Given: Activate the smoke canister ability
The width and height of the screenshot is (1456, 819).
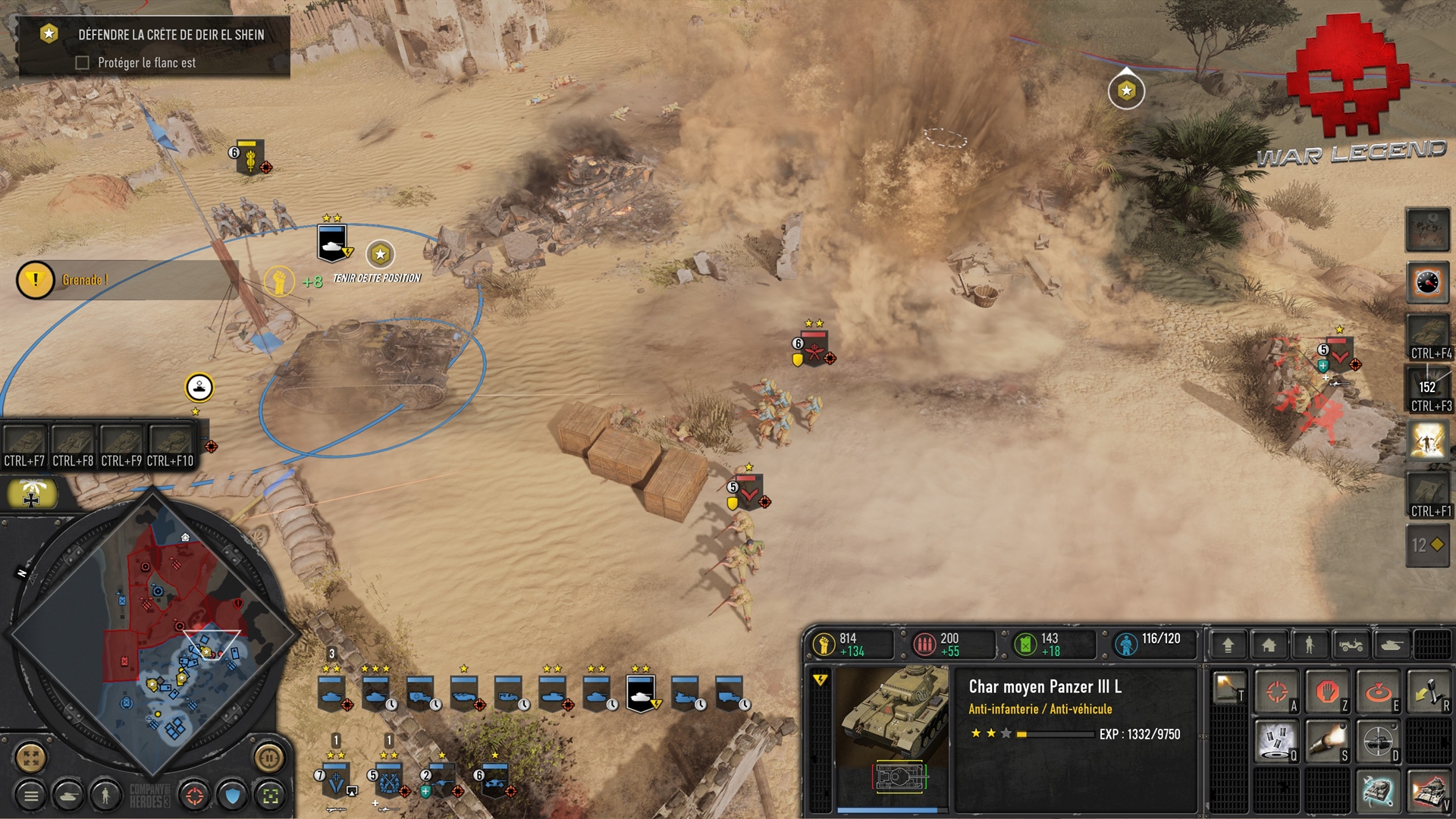Looking at the screenshot, I should [x=1277, y=741].
